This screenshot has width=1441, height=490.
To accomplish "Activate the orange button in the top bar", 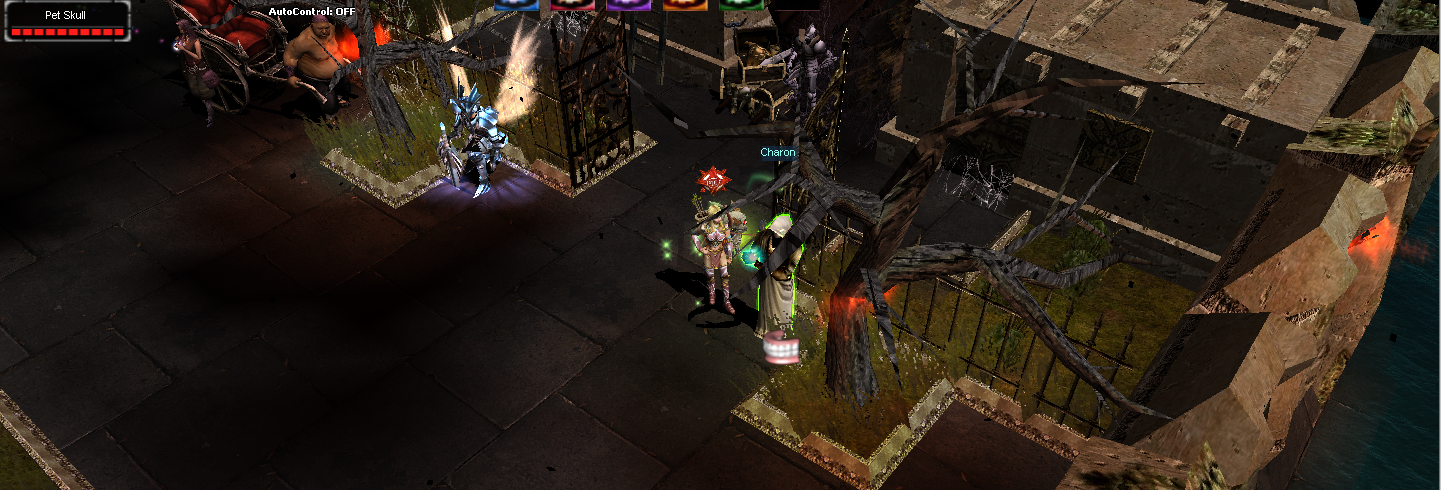I will click(x=685, y=5).
